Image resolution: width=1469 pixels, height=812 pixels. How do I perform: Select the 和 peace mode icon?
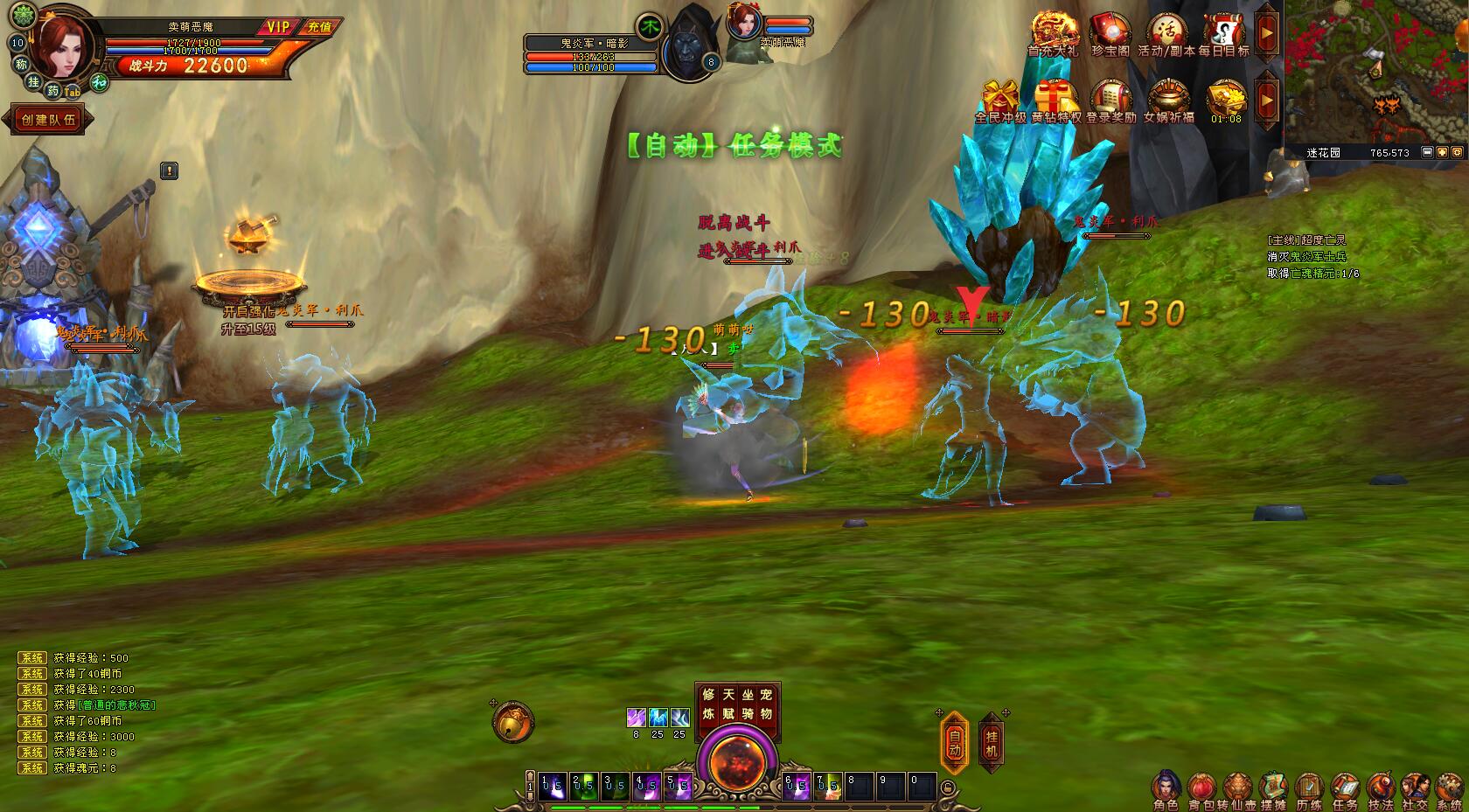pos(100,82)
